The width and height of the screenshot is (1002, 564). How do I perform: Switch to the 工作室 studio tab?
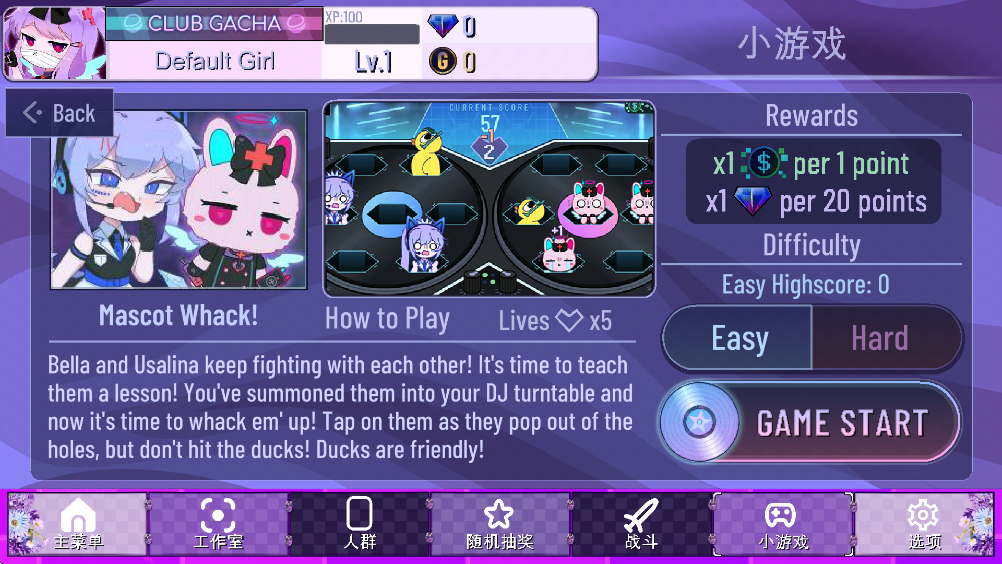[x=218, y=524]
